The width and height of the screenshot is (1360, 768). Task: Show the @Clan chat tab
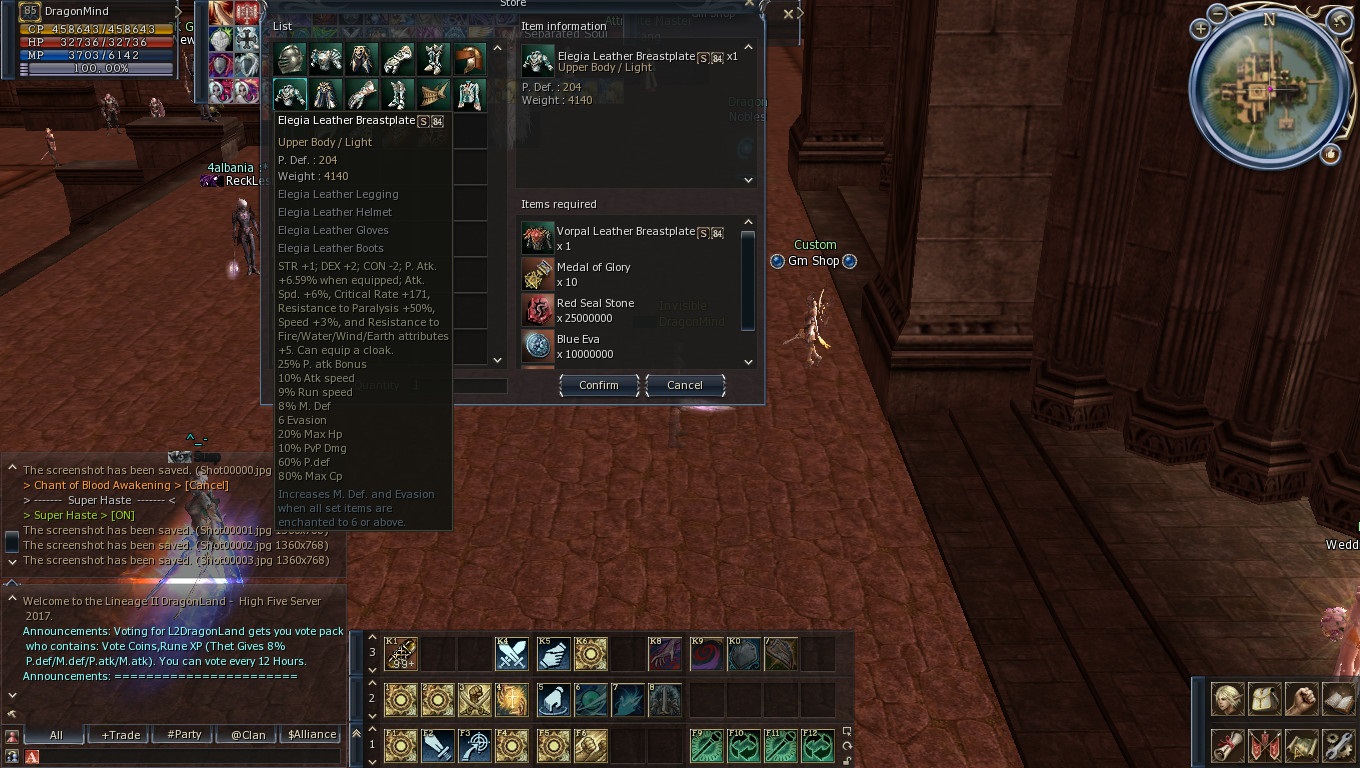coord(248,735)
